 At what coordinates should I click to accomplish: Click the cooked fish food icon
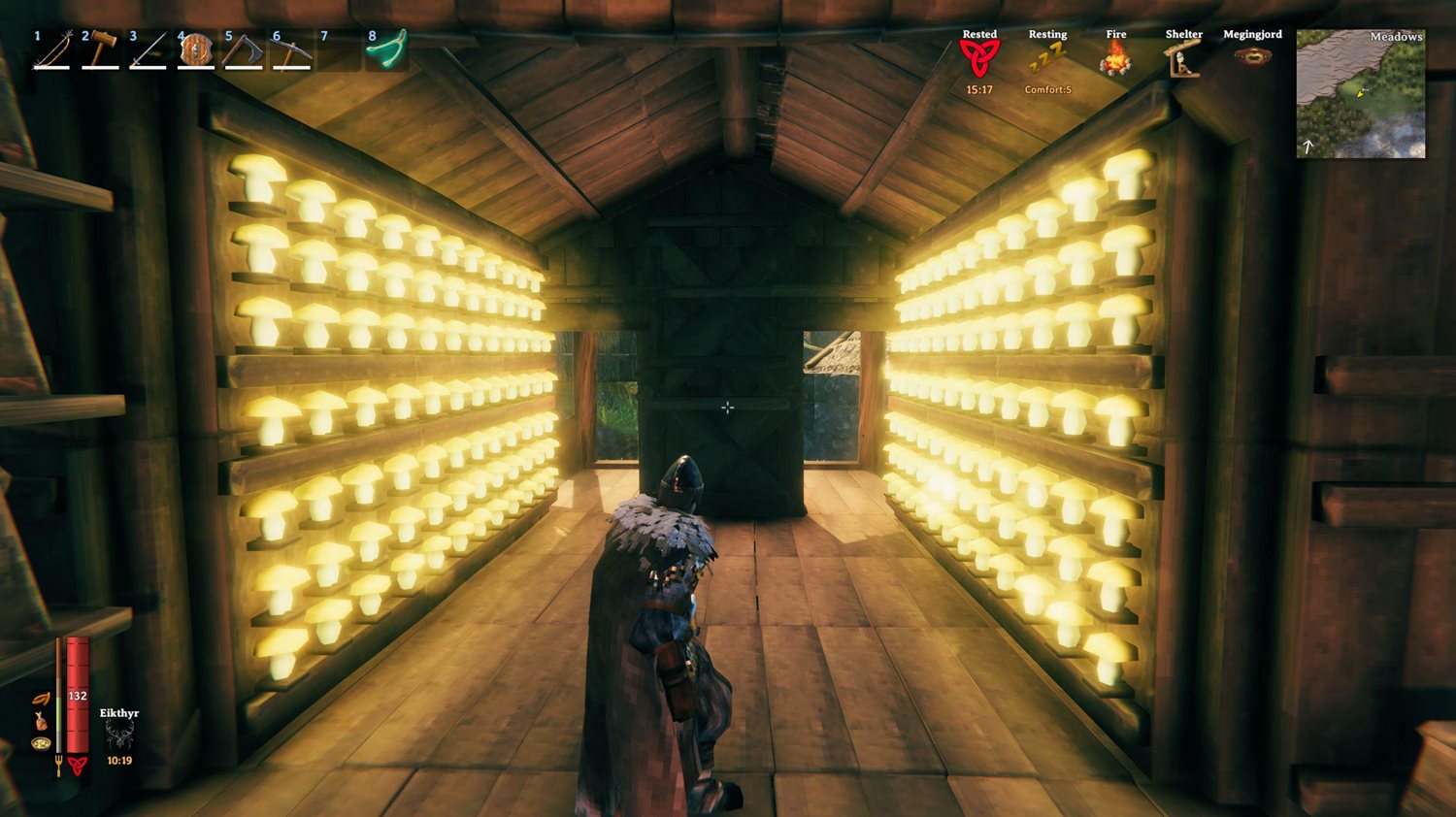[x=41, y=723]
